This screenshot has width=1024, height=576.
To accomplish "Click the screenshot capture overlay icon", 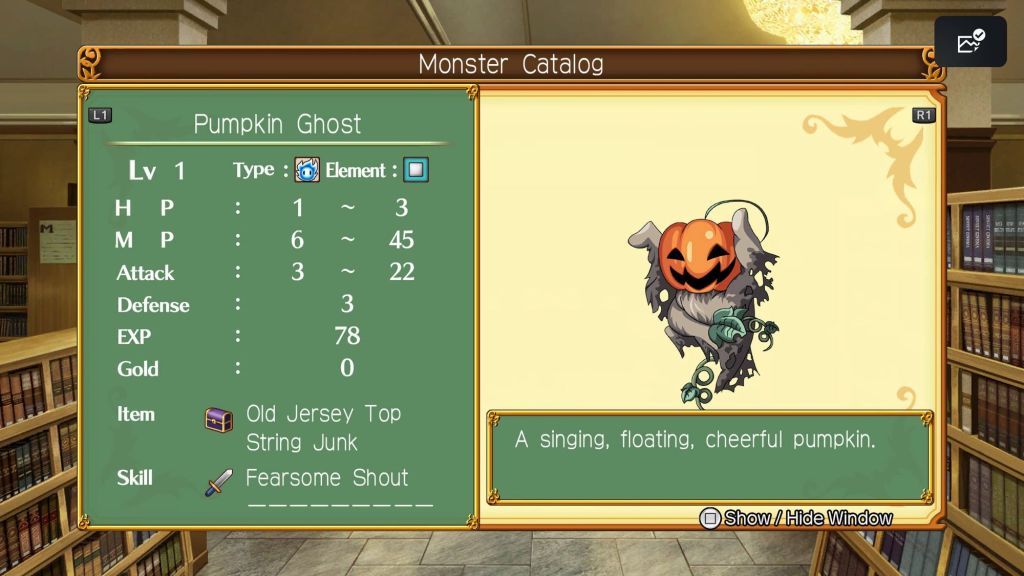I will [x=971, y=42].
